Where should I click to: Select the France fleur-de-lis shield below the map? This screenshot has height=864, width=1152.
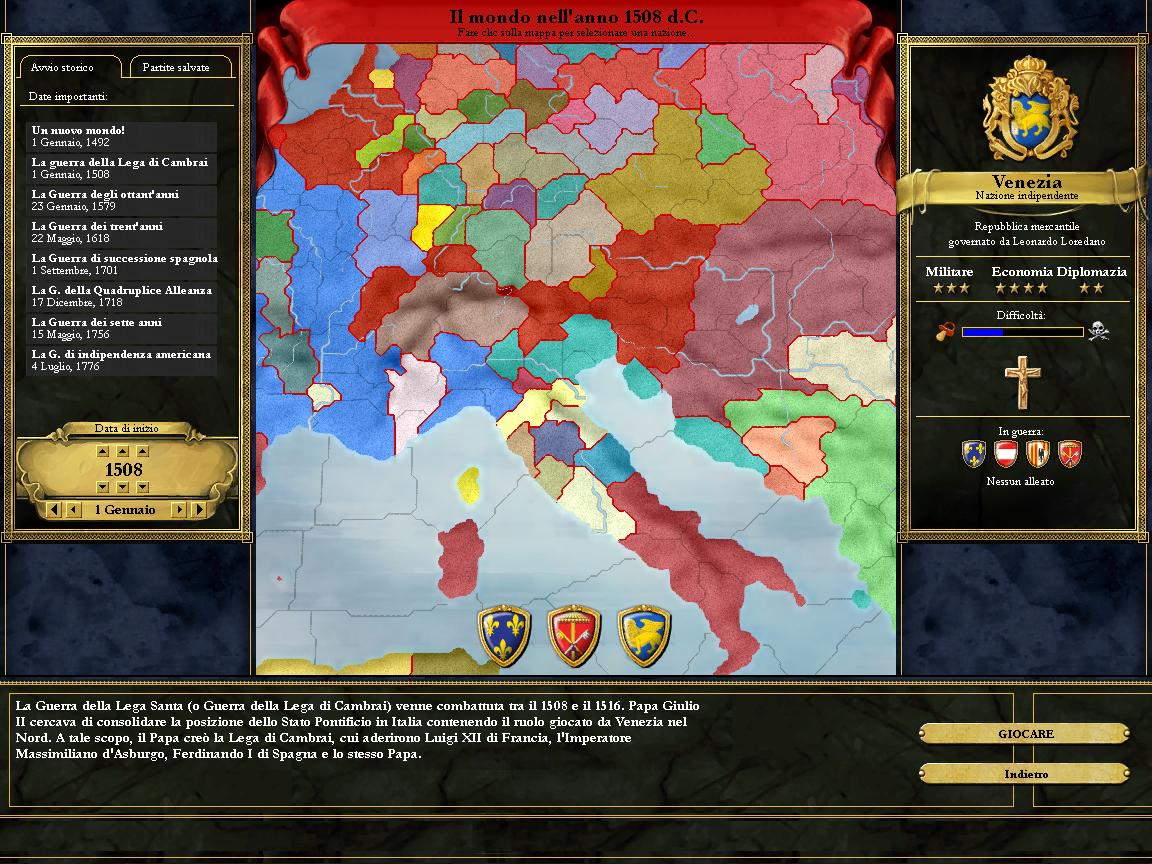tap(504, 635)
